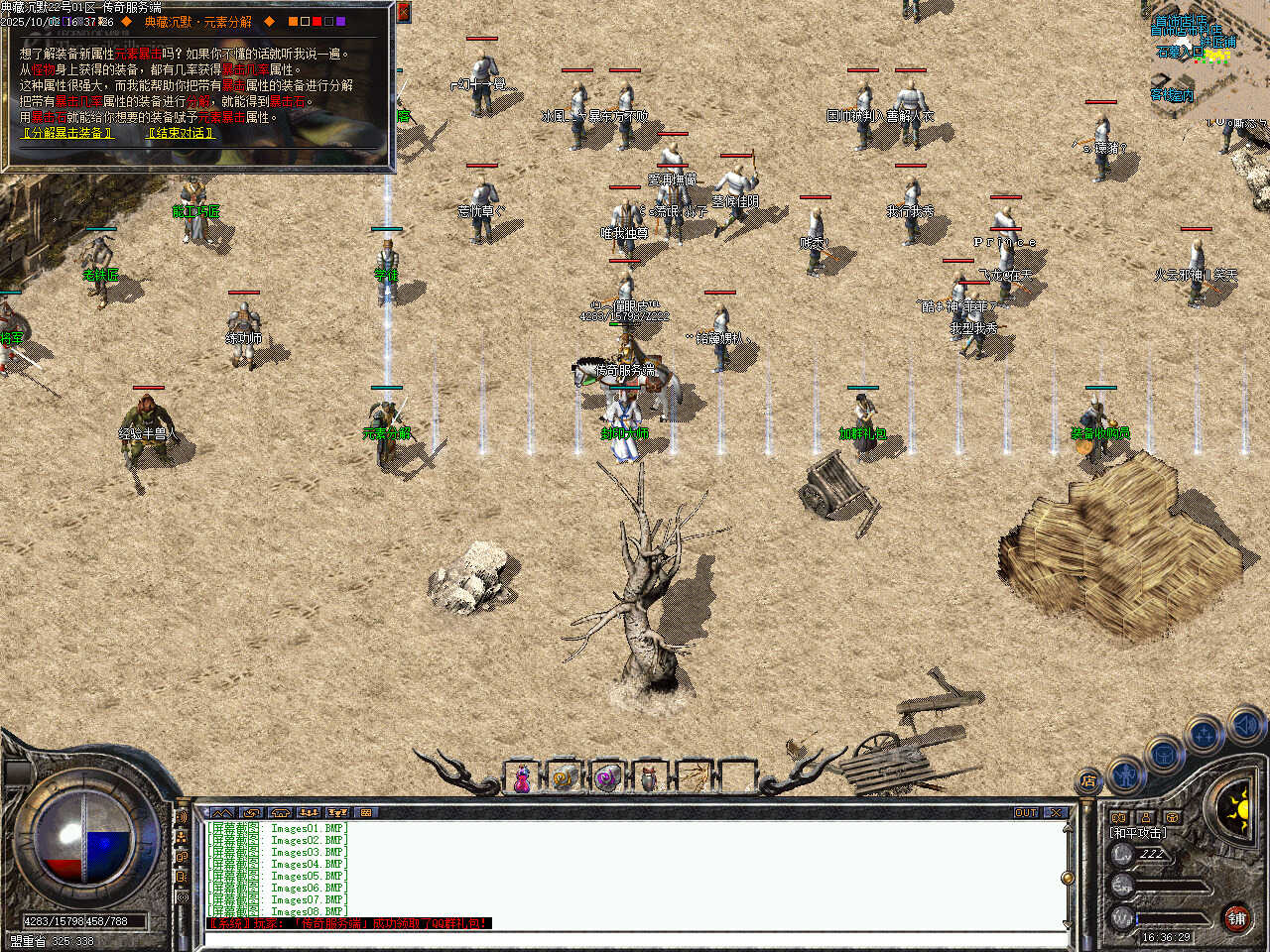Screen dimensions: 1270x952
Task: Select the mountain-shaped chat channel button
Action: (x=221, y=813)
